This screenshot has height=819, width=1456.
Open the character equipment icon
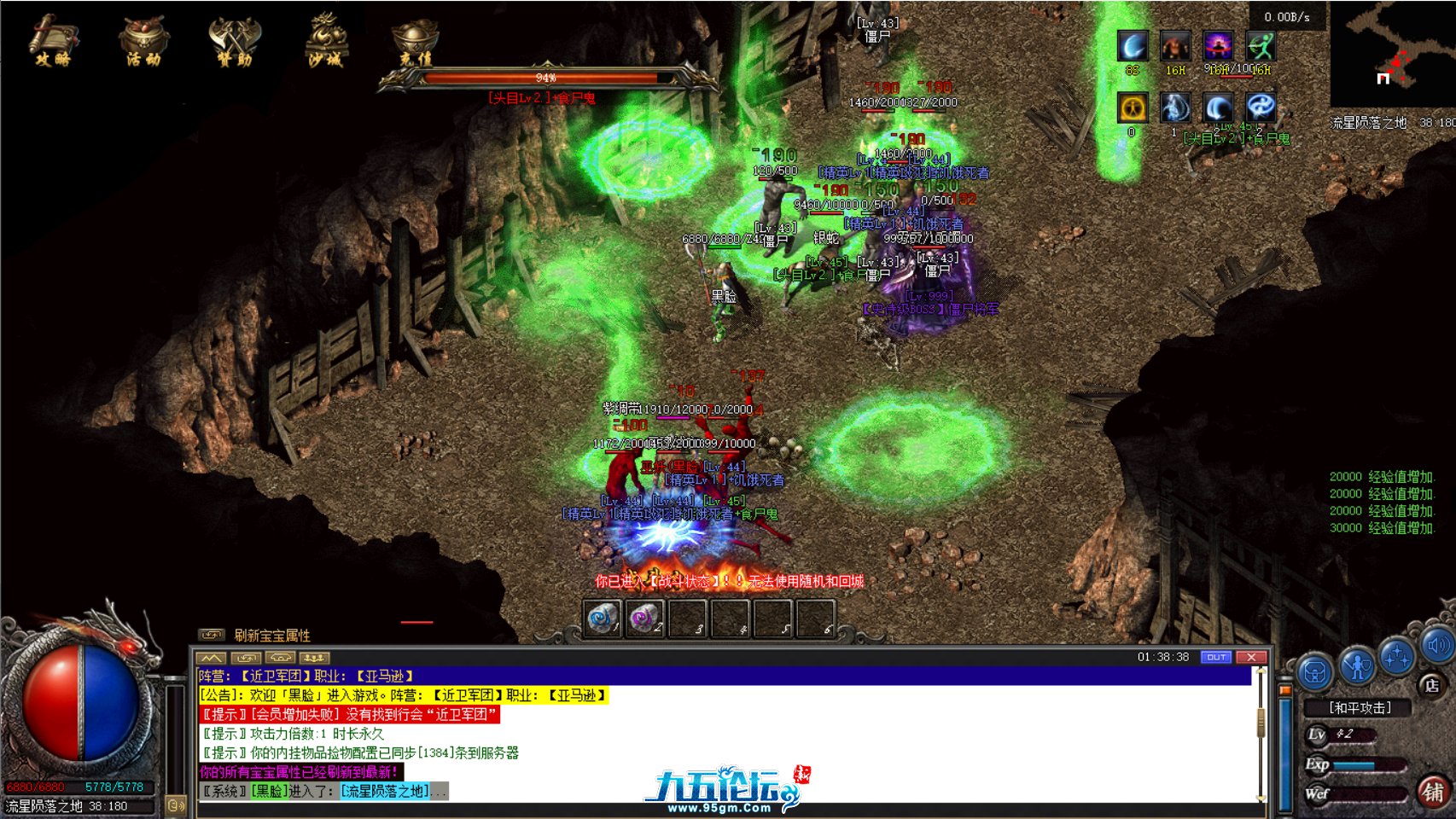[1357, 666]
